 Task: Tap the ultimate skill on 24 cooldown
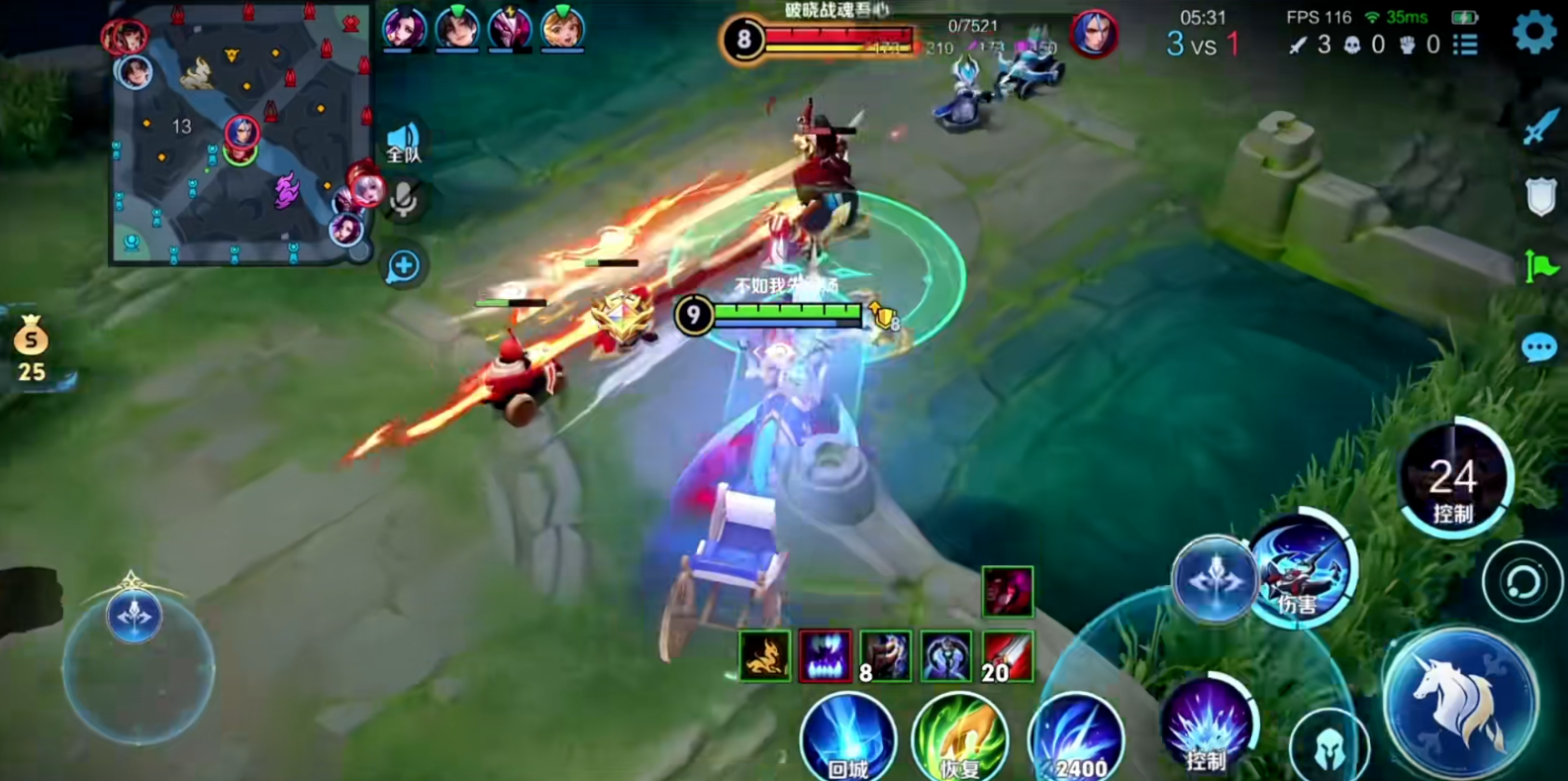tap(1453, 480)
